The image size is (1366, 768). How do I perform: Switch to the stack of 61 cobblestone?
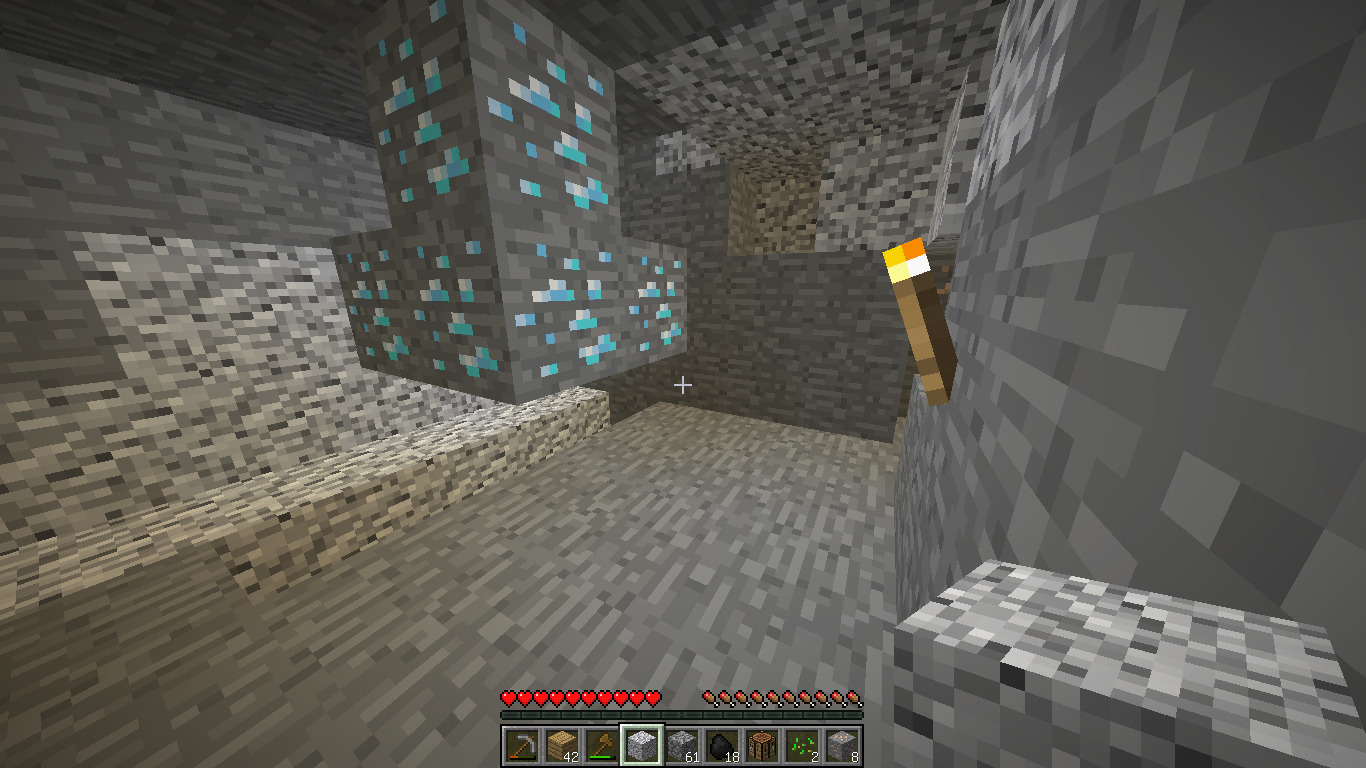pyautogui.click(x=682, y=745)
